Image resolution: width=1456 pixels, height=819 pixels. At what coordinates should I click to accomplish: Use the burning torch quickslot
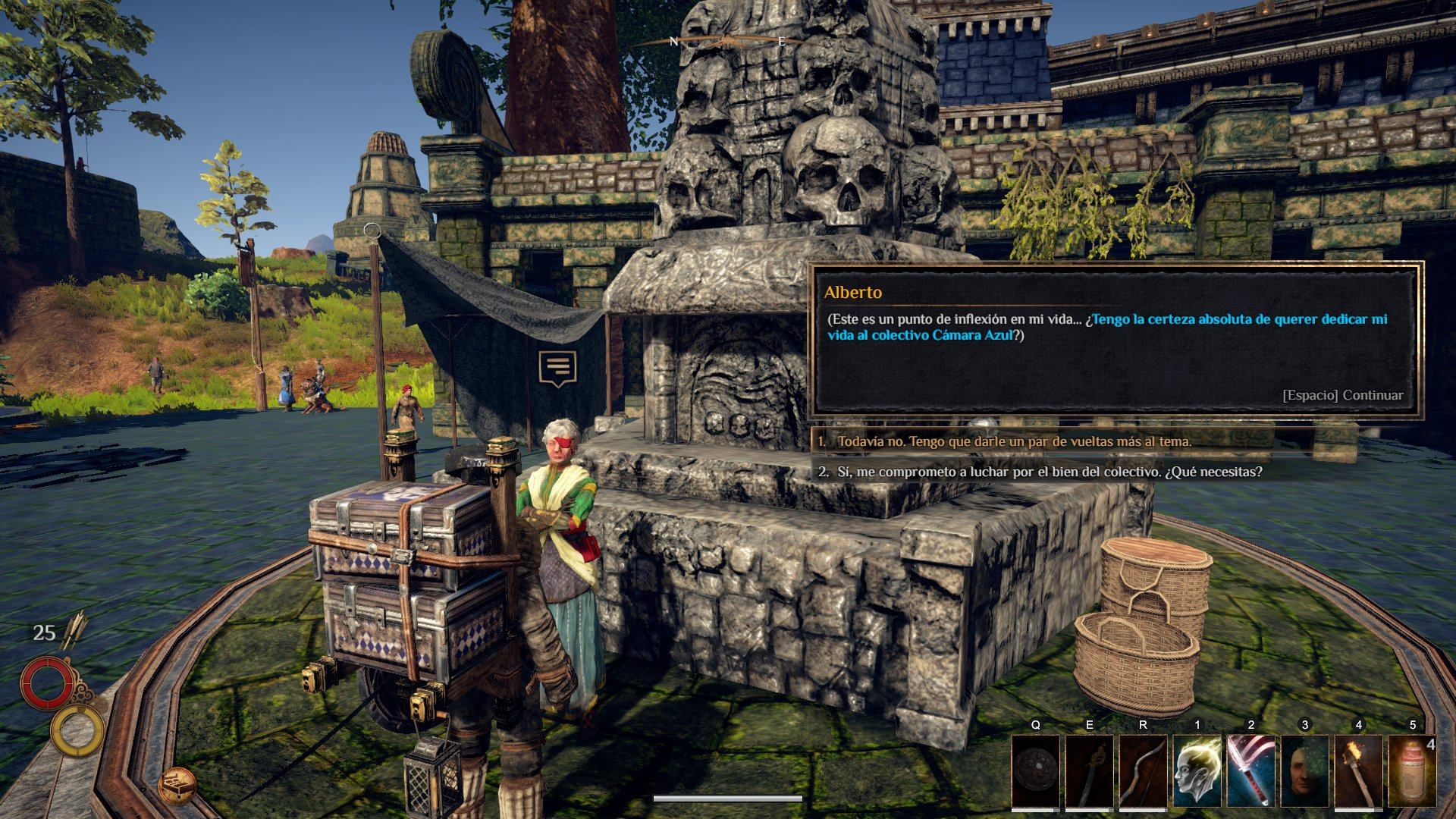click(x=1359, y=770)
